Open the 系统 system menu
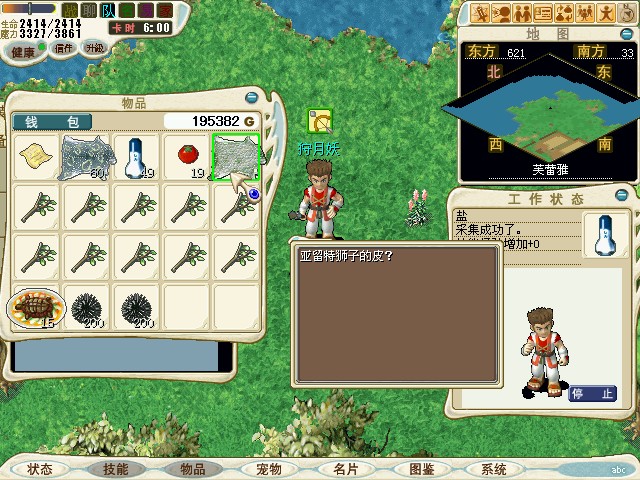The image size is (640, 480). 494,469
